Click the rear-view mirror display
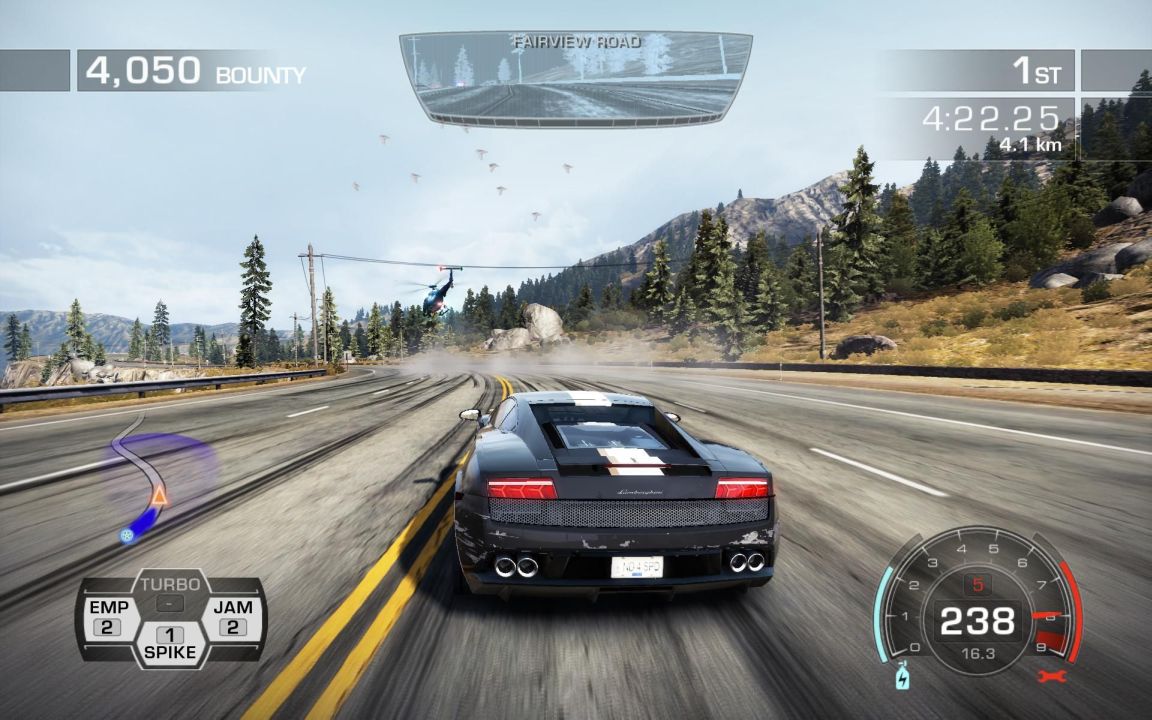 tap(575, 78)
